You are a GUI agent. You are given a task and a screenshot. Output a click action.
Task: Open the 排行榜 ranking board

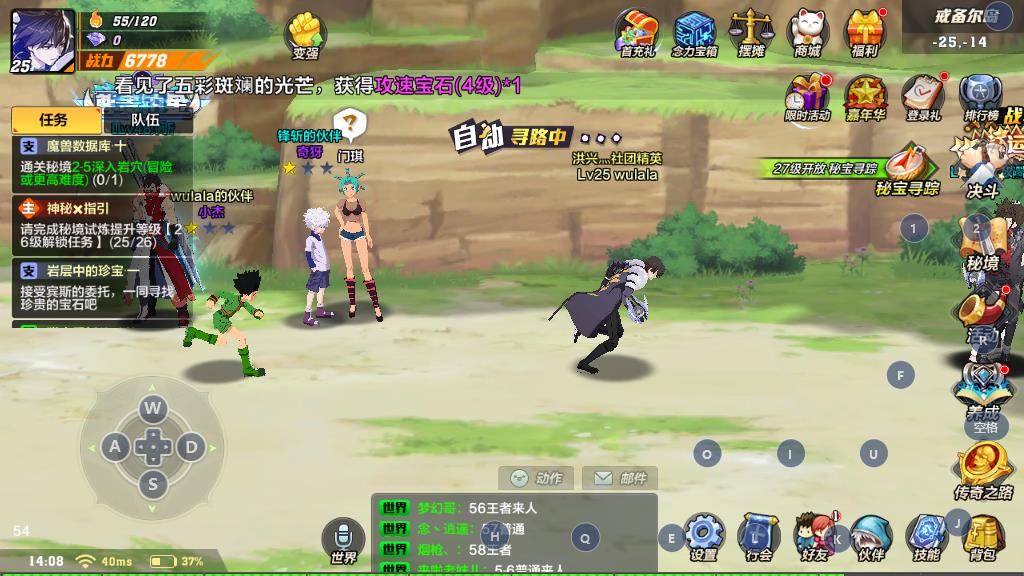pos(981,97)
